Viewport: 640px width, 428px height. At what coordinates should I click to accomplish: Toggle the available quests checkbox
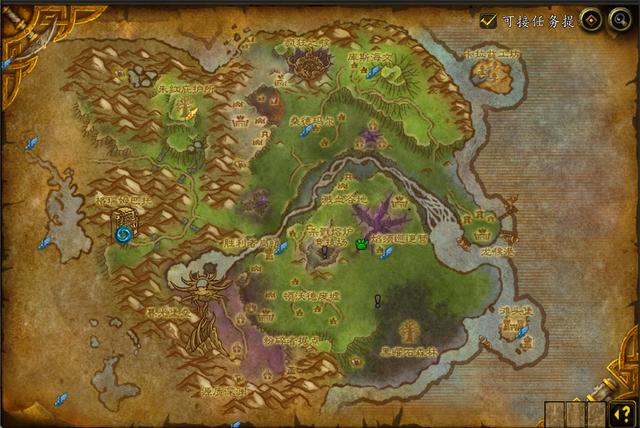coord(488,20)
